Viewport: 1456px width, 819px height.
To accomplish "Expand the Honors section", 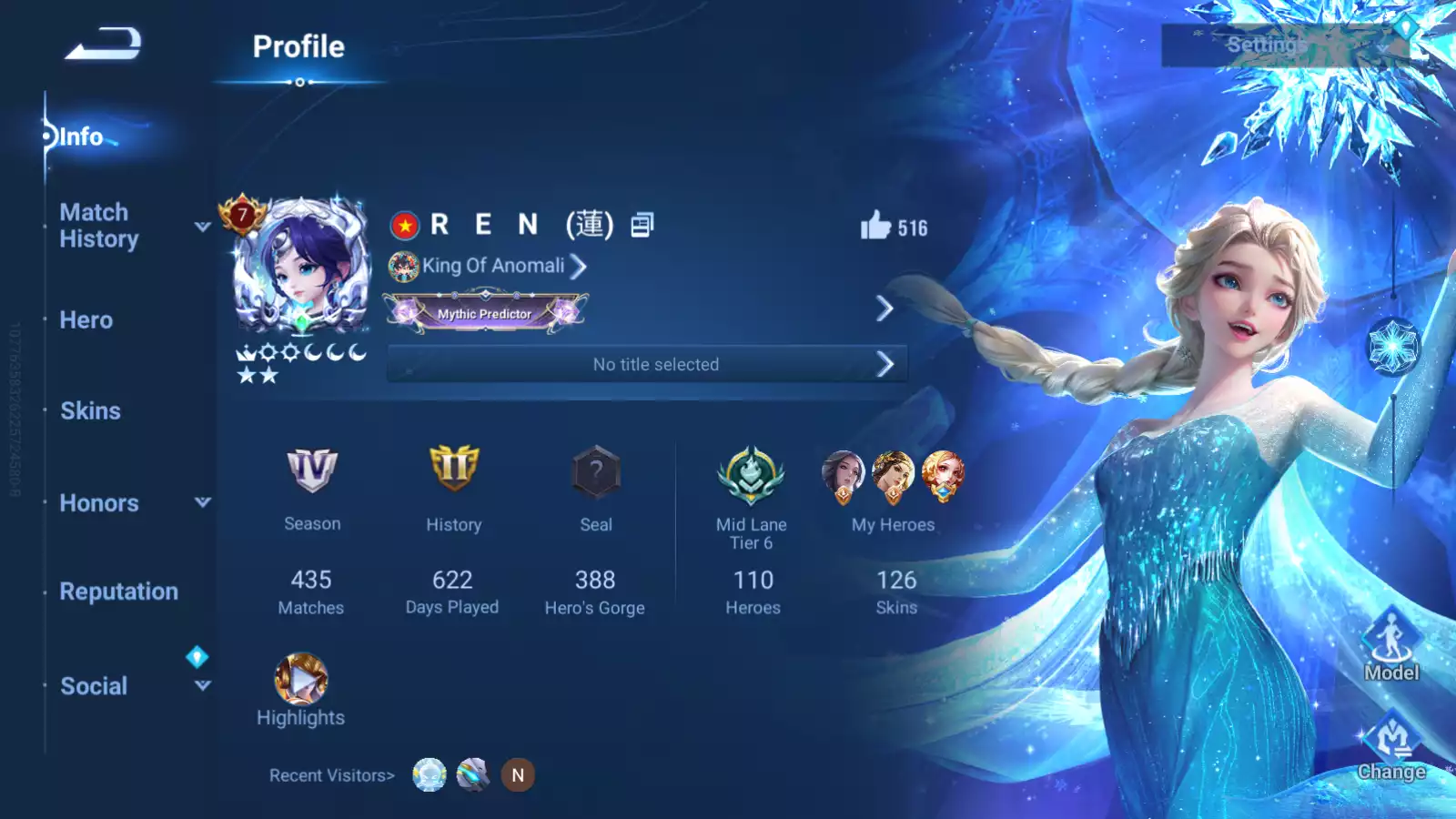I will 202,502.
